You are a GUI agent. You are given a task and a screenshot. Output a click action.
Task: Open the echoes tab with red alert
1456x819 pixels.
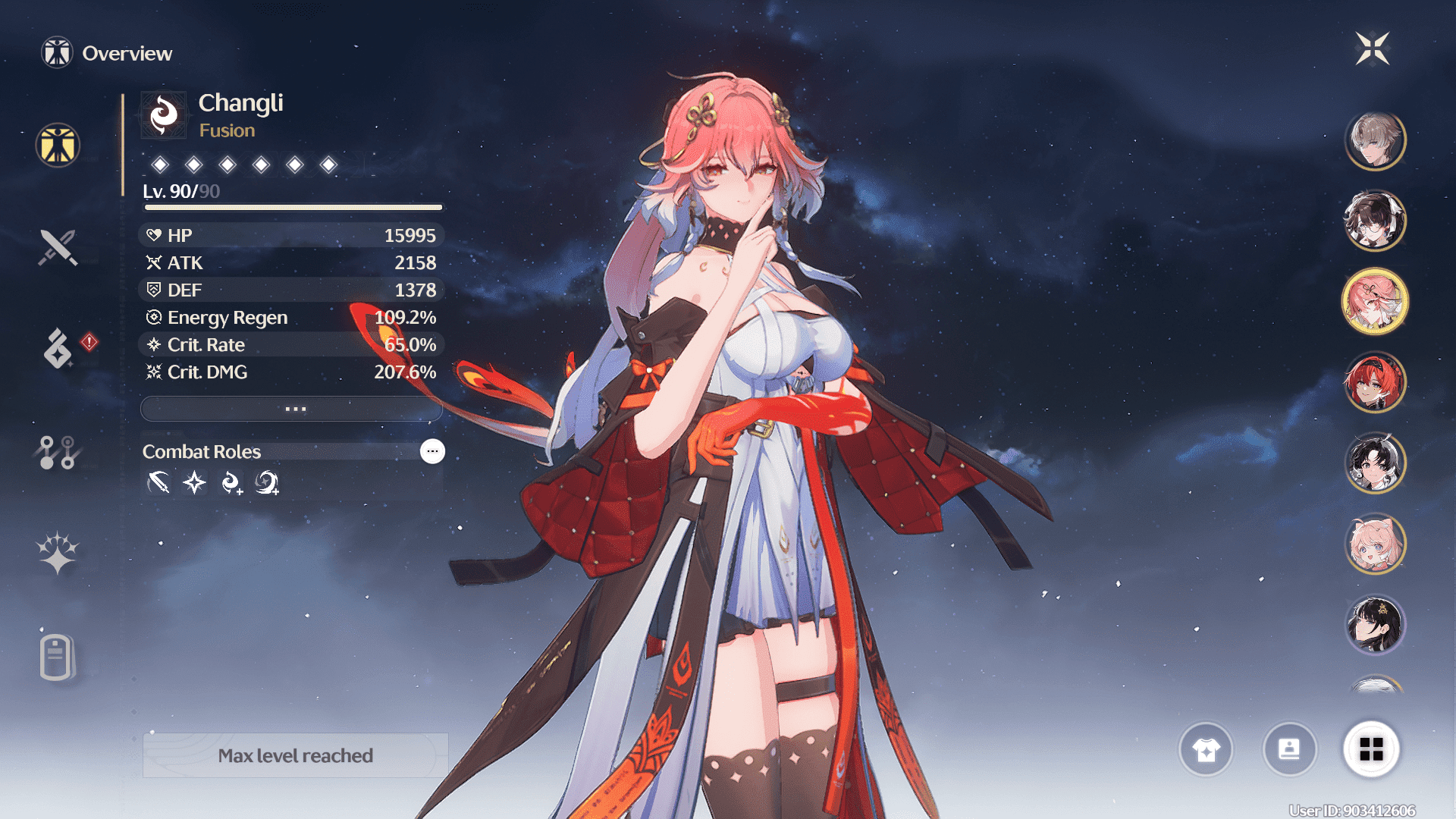click(x=58, y=349)
